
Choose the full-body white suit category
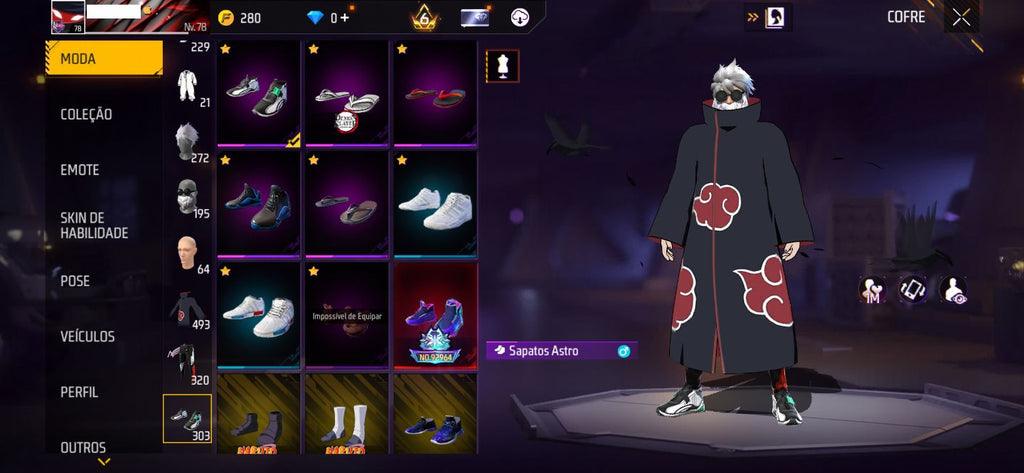[x=187, y=87]
